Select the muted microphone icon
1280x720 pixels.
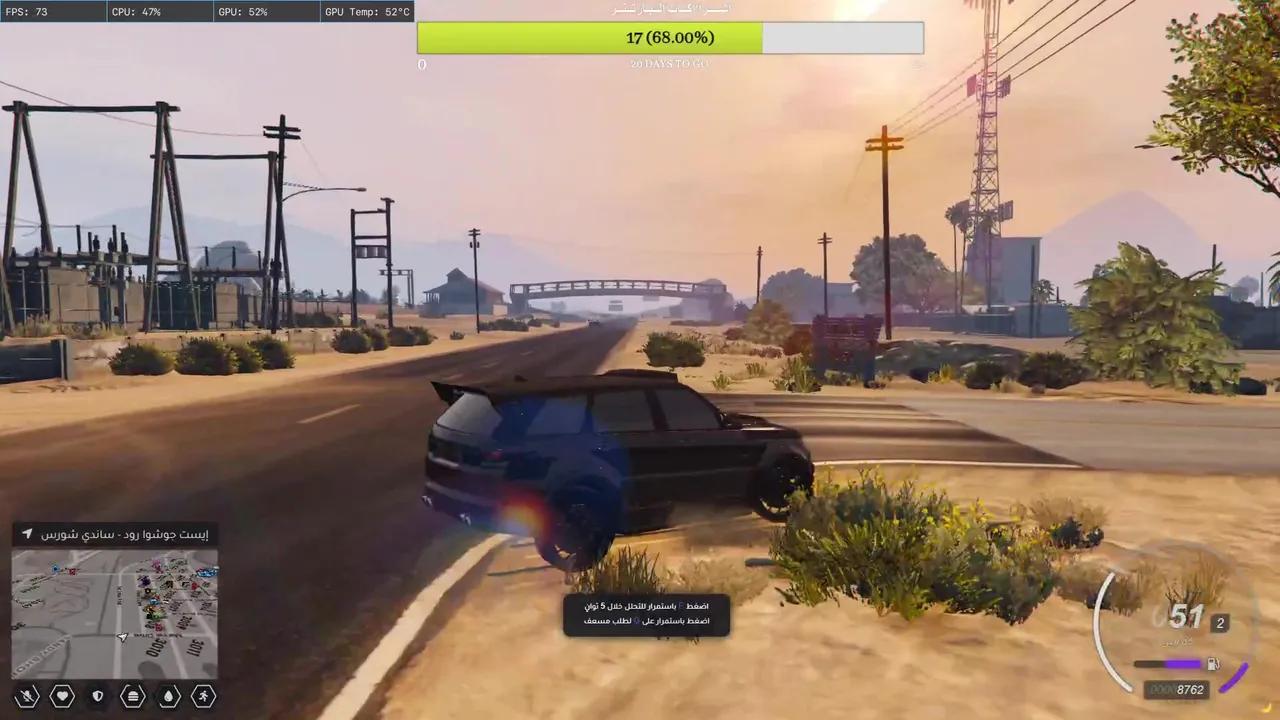click(28, 696)
